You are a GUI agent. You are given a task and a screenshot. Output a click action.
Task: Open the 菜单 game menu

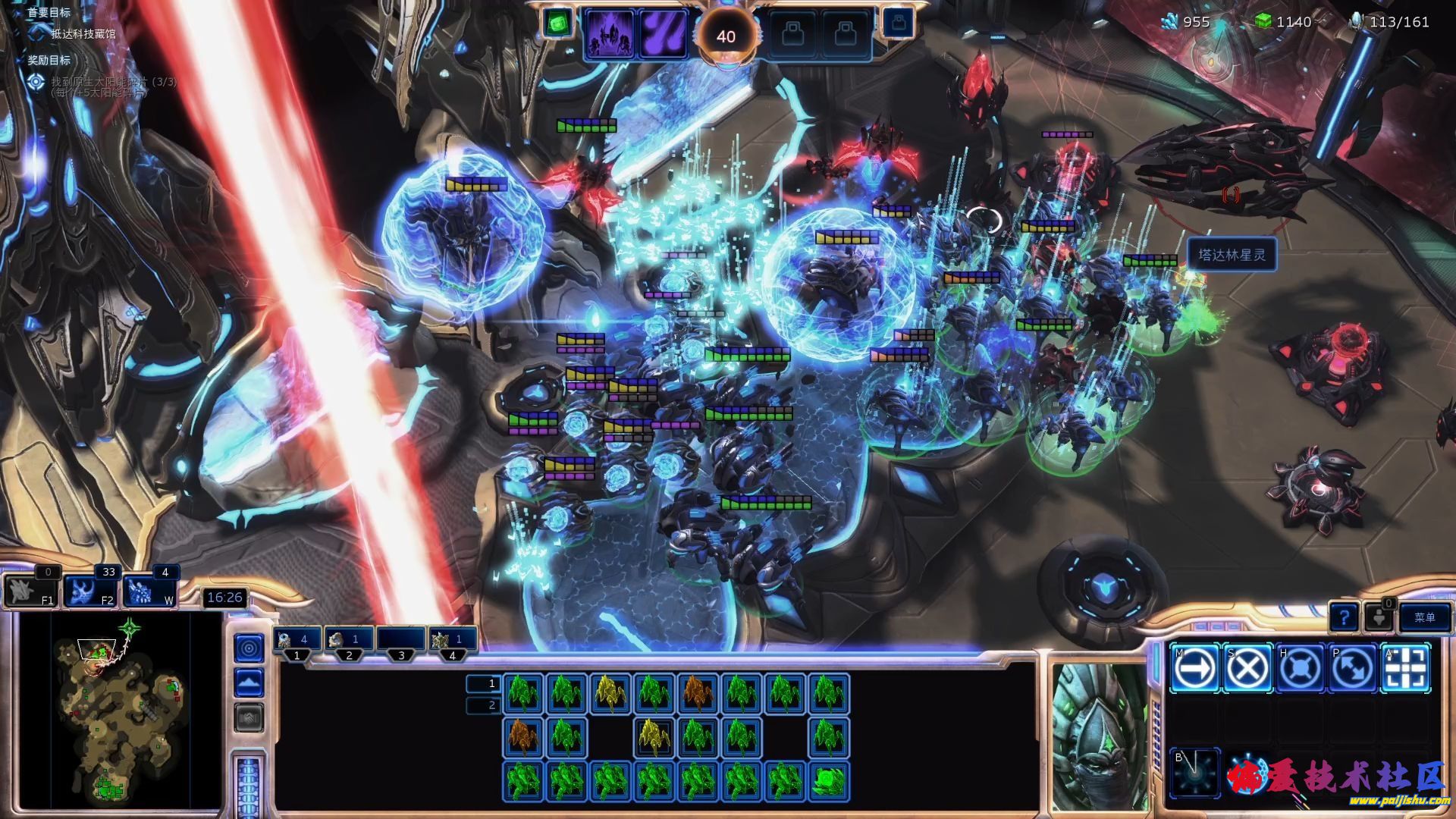pos(1424,617)
